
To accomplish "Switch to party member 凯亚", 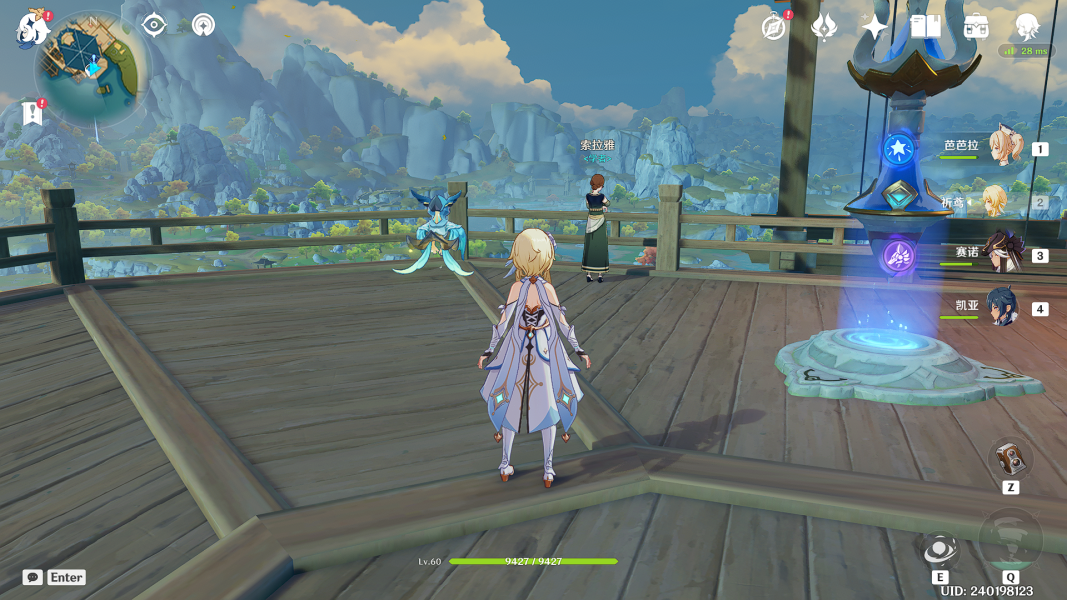I will coord(1003,307).
